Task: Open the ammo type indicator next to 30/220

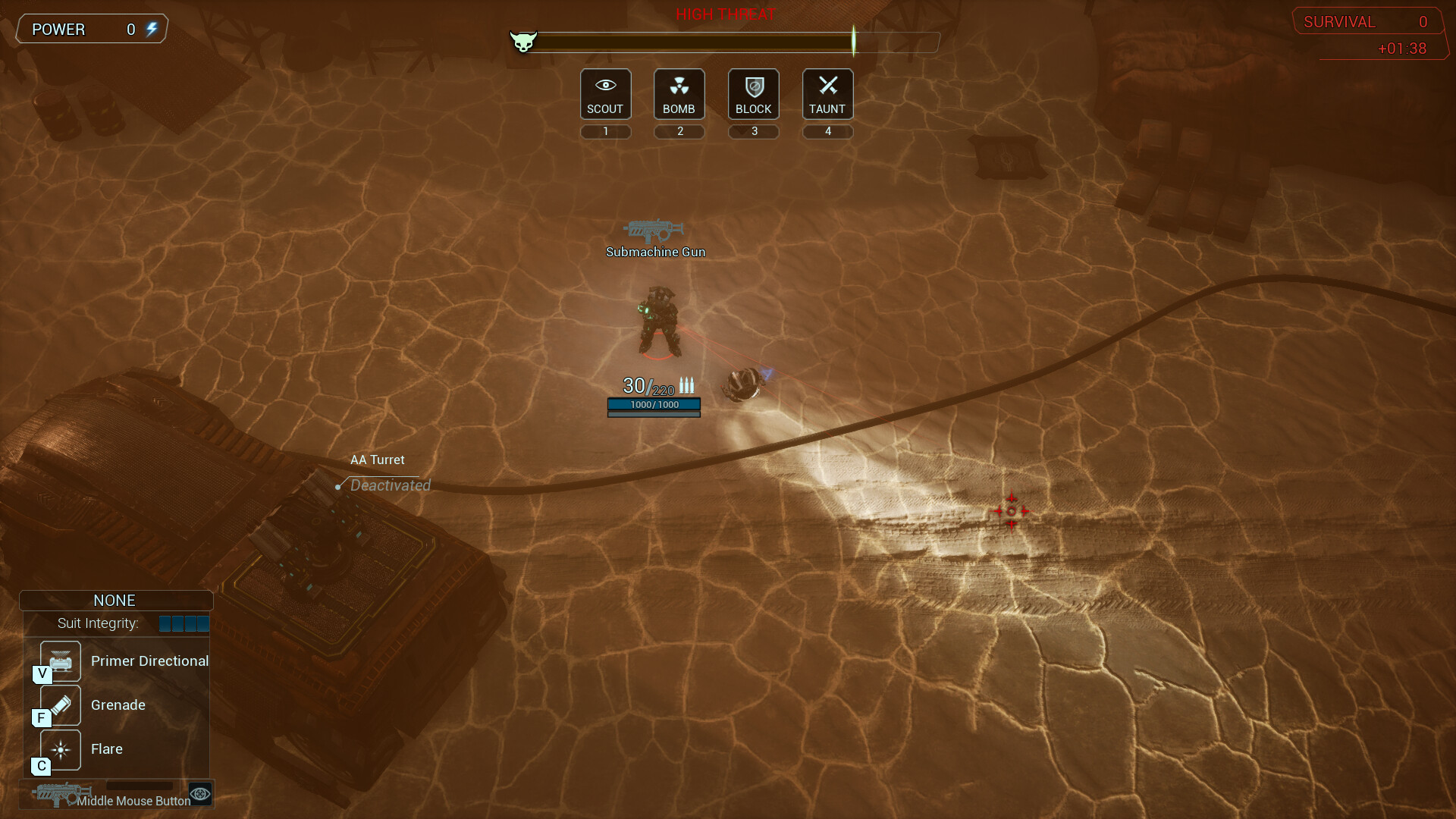Action: click(x=687, y=385)
